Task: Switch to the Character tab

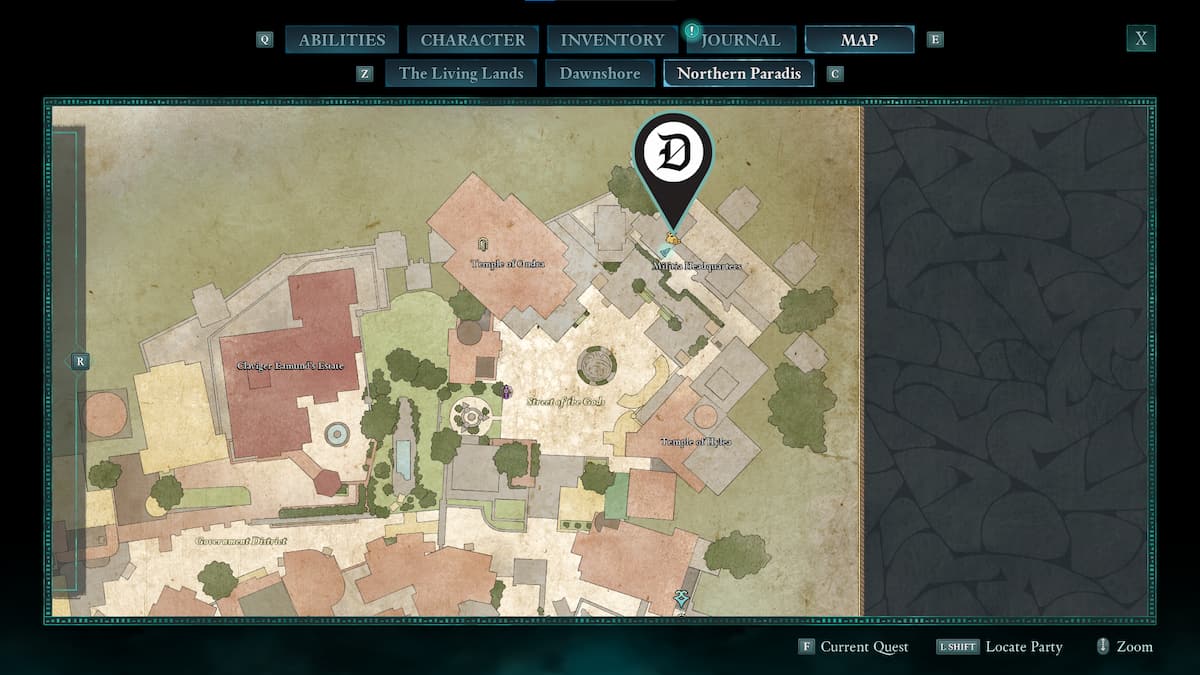Action: (473, 40)
